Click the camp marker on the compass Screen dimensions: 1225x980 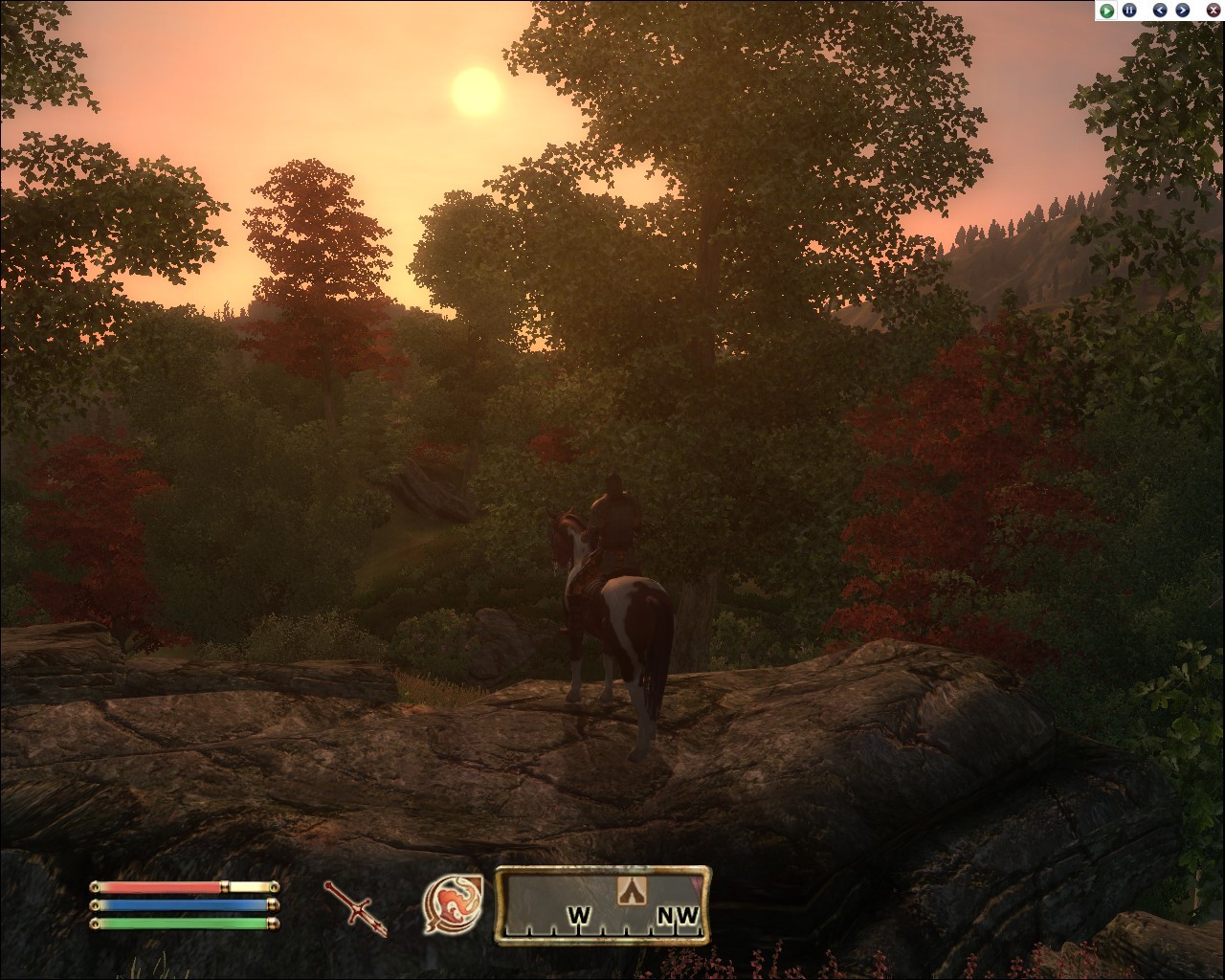click(x=631, y=890)
